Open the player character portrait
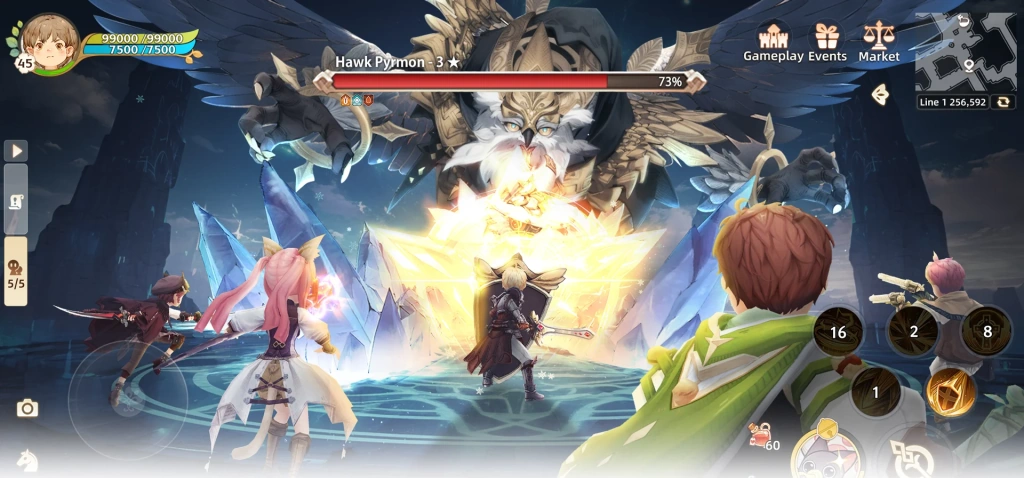 point(48,42)
